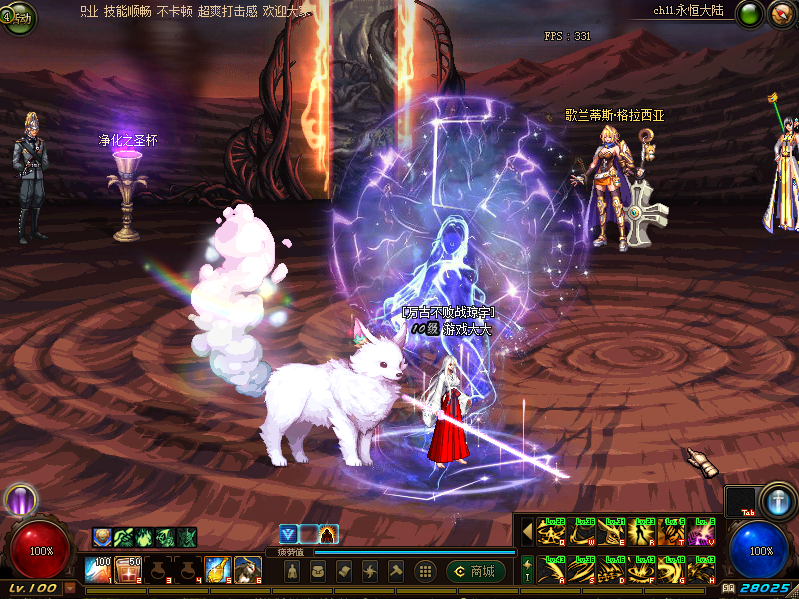The width and height of the screenshot is (799, 599).
Task: Click the dark box labeled Tab
Action: (x=740, y=501)
